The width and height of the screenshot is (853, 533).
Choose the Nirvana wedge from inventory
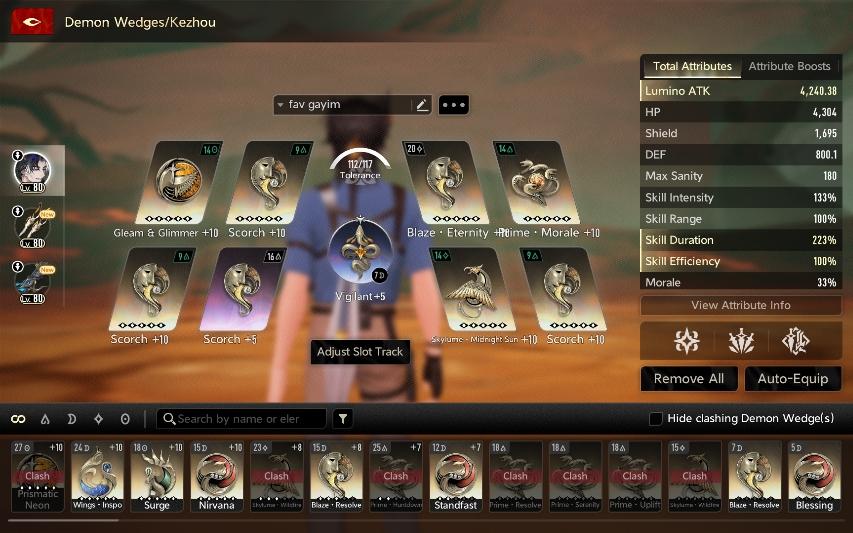tap(216, 475)
